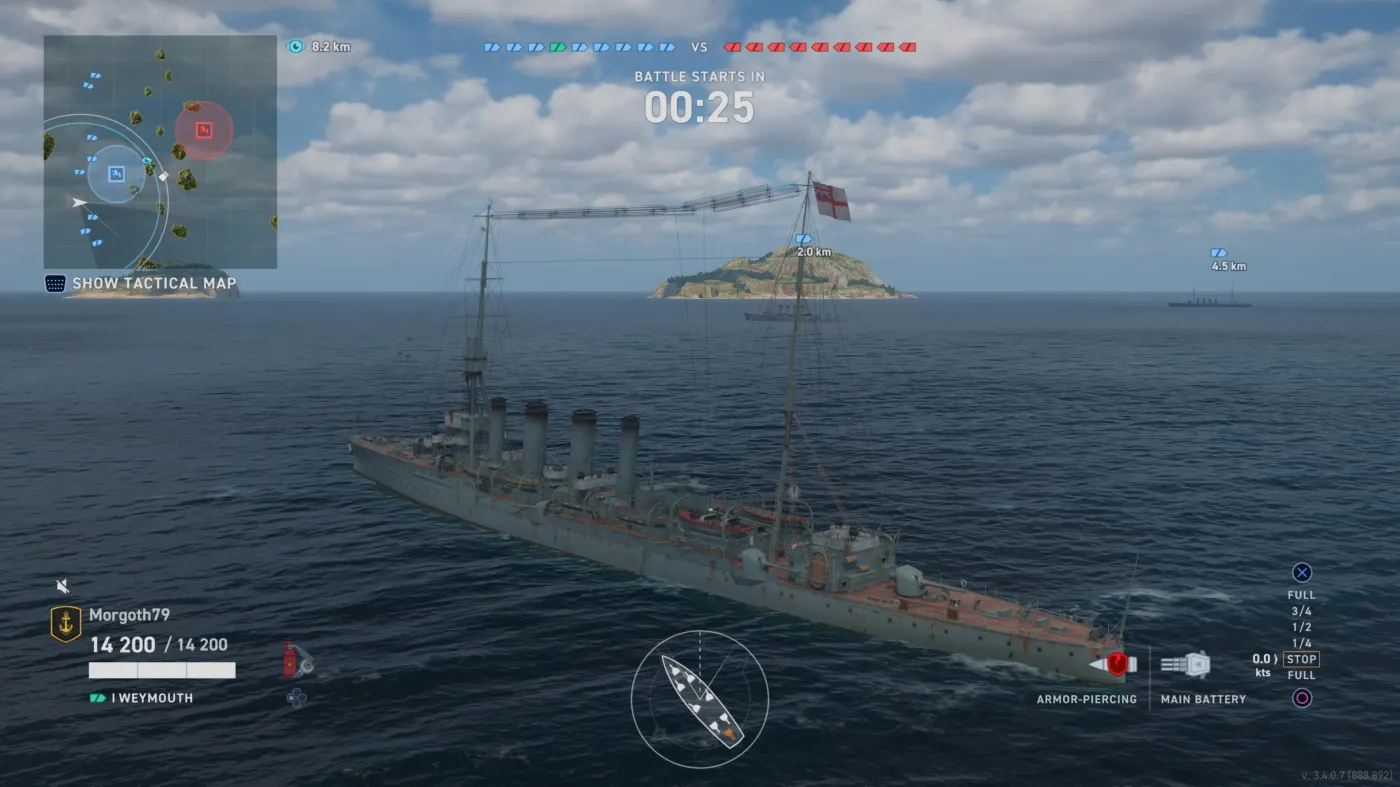Switch throttle to FULL speed ahead
Image resolution: width=1400 pixels, height=787 pixels.
pos(1300,593)
